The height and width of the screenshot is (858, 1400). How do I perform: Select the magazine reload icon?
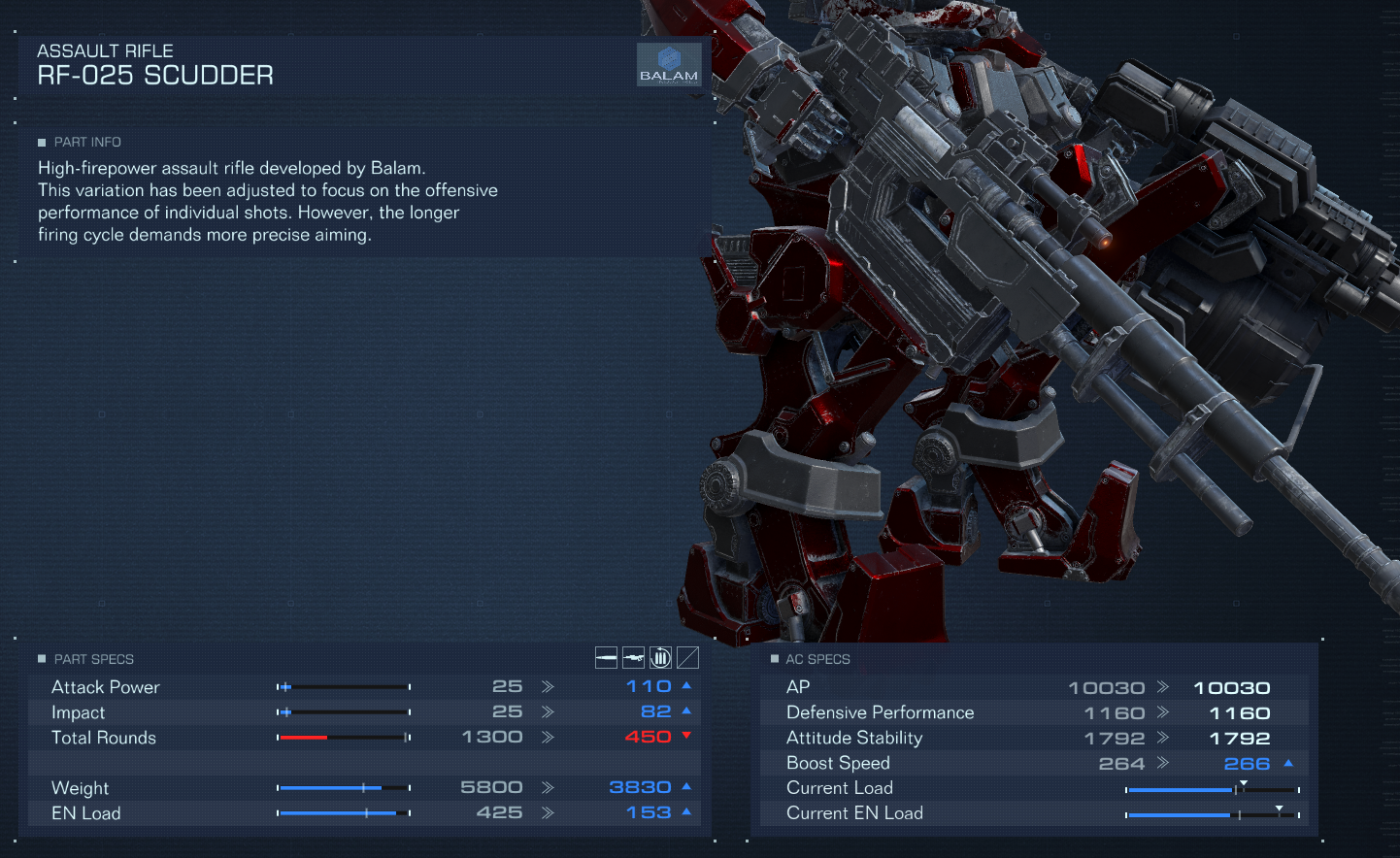coord(660,657)
